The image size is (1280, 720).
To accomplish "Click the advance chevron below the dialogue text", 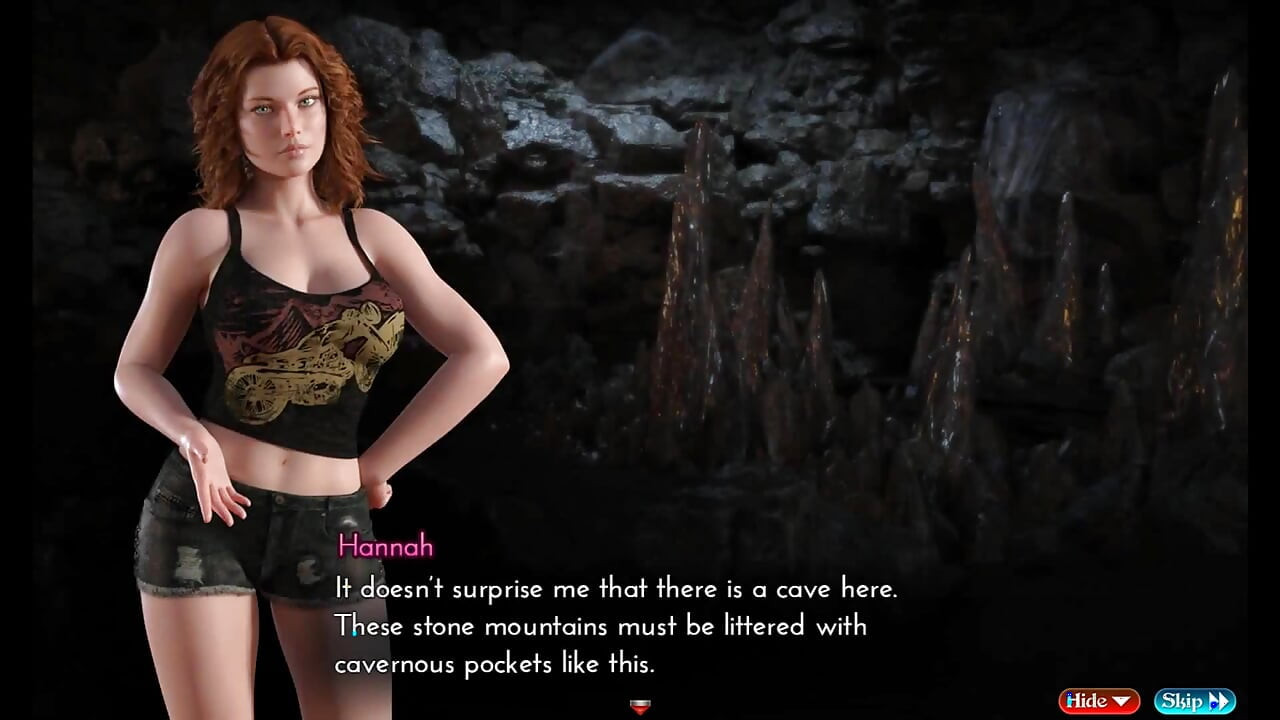I will (x=640, y=707).
